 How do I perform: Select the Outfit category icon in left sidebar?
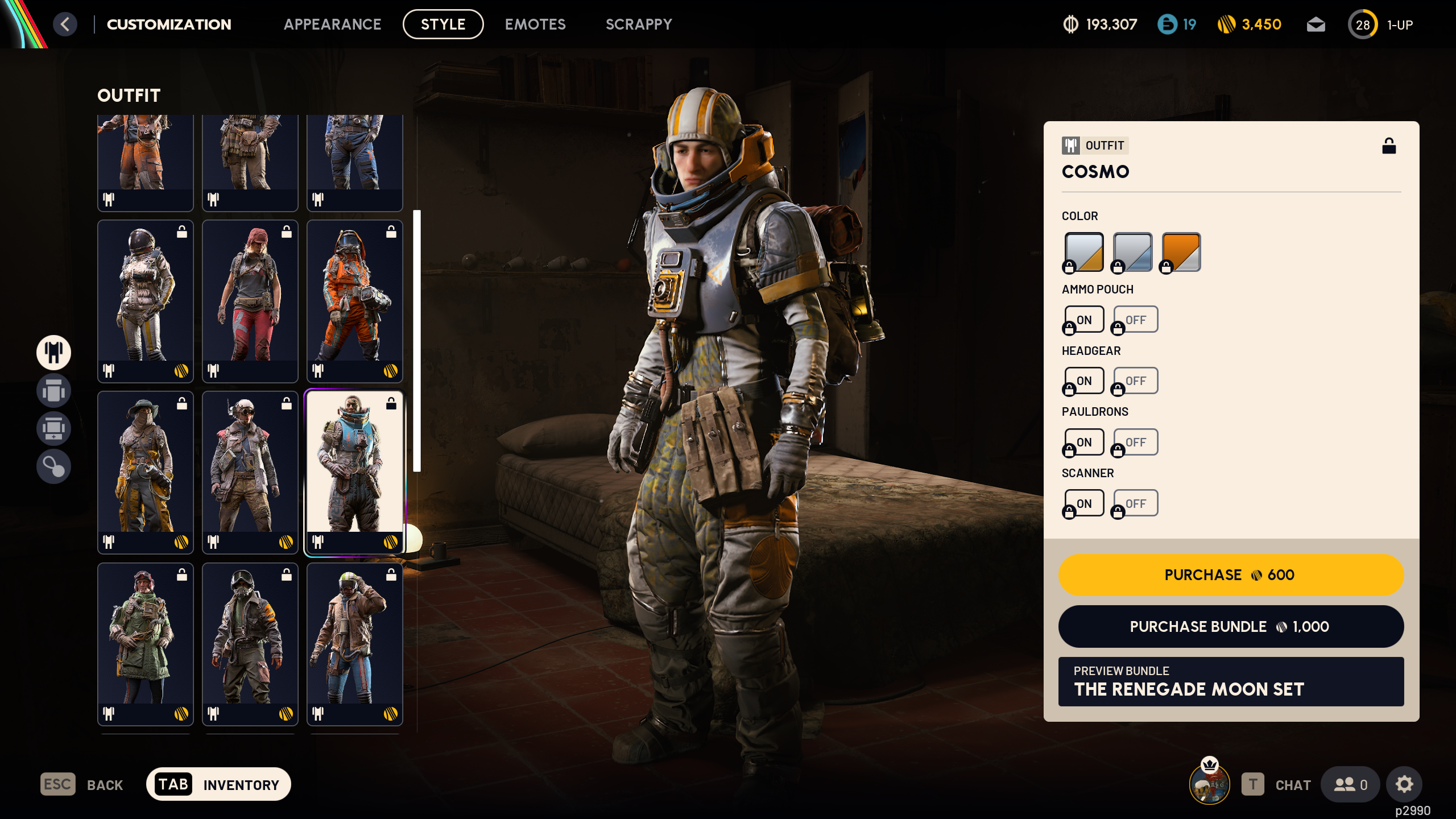pos(53,352)
